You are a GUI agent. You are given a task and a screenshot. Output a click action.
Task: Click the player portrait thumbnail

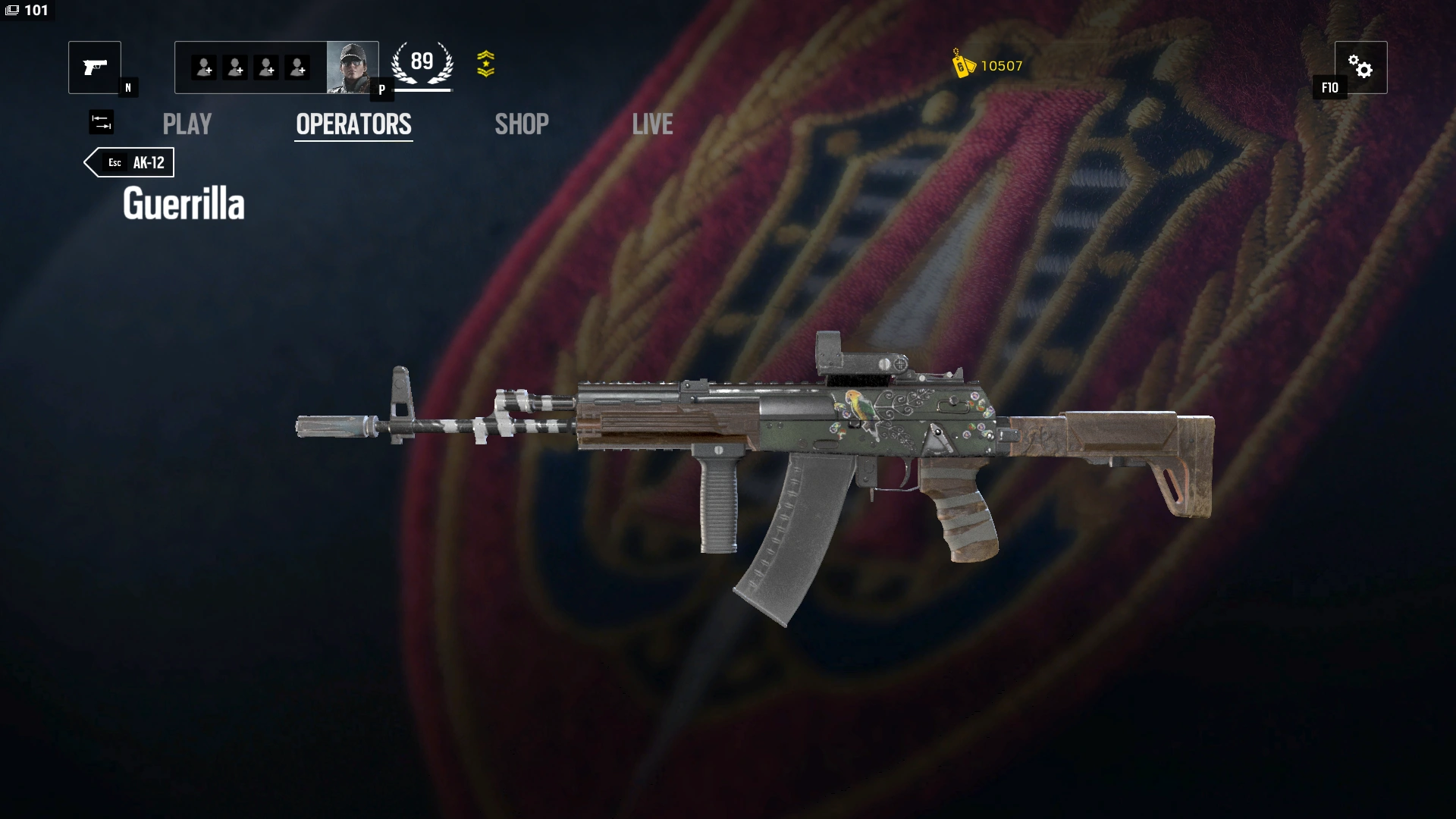(353, 67)
